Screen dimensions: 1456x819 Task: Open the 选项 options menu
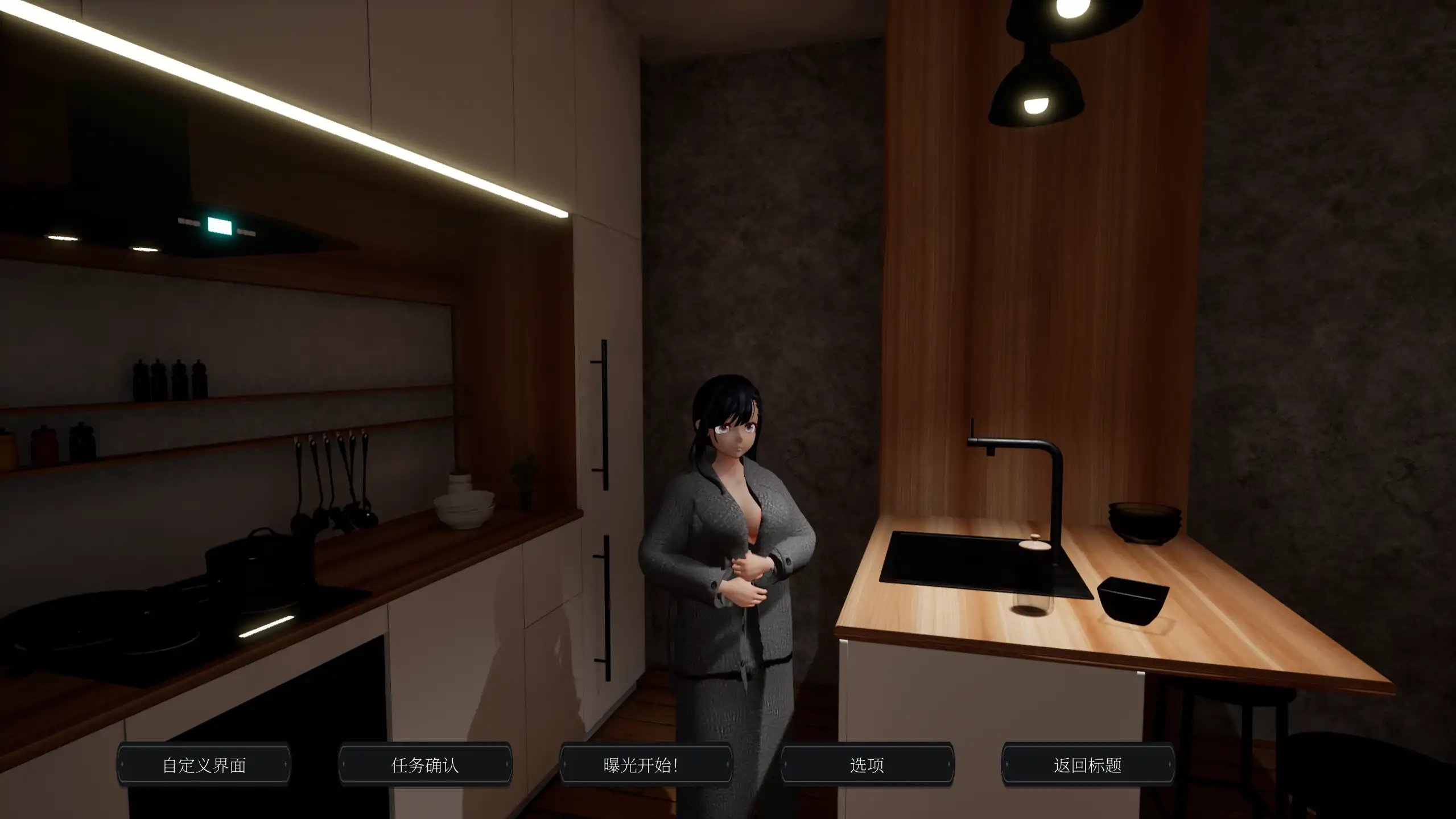point(867,765)
